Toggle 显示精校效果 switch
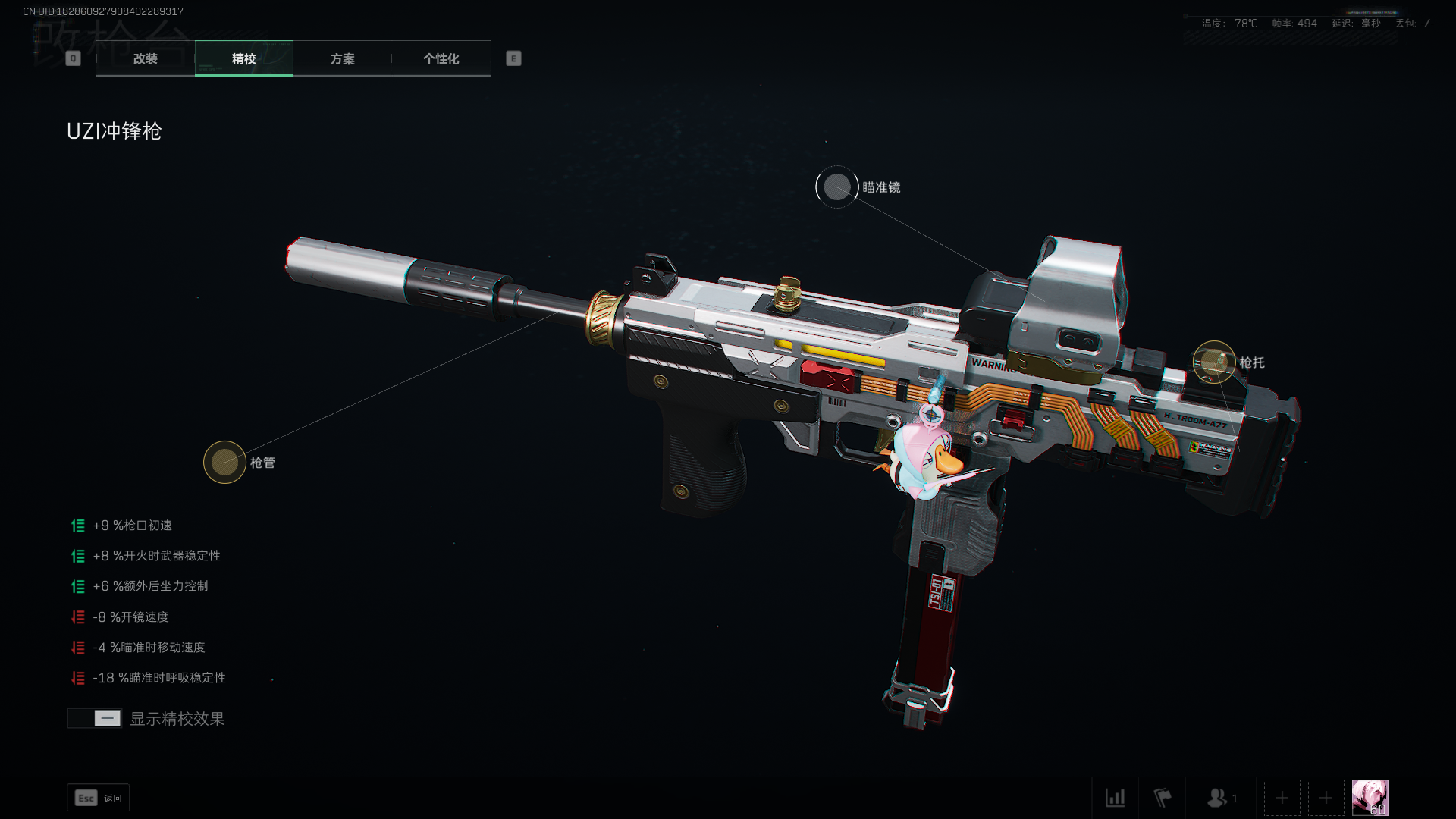1456x819 pixels. point(95,718)
